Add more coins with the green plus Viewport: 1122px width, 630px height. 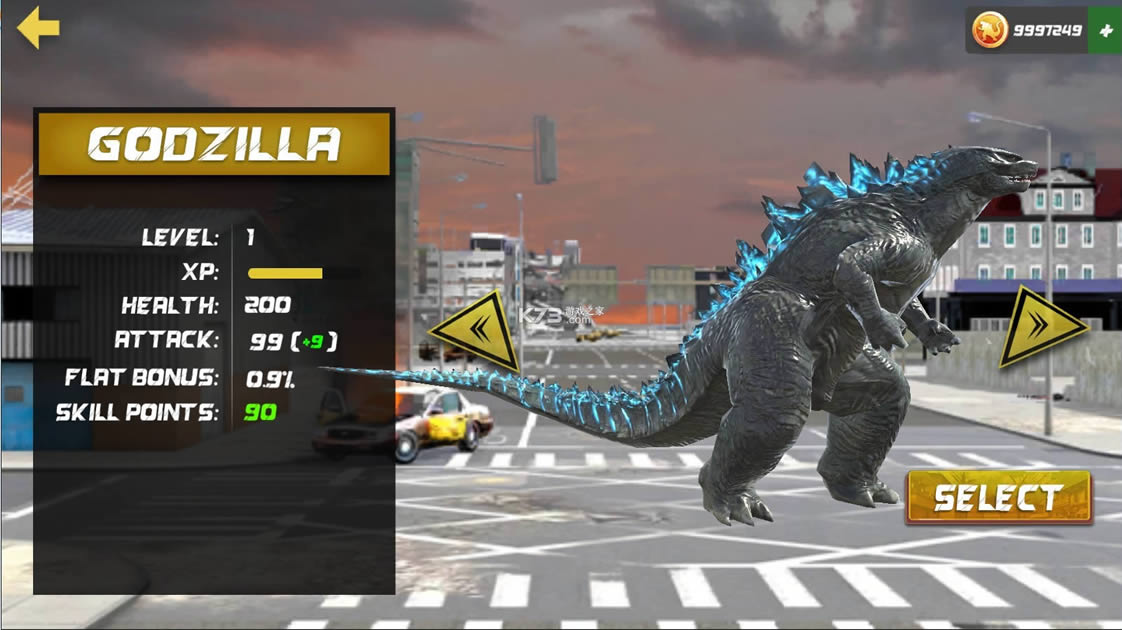tap(1105, 30)
